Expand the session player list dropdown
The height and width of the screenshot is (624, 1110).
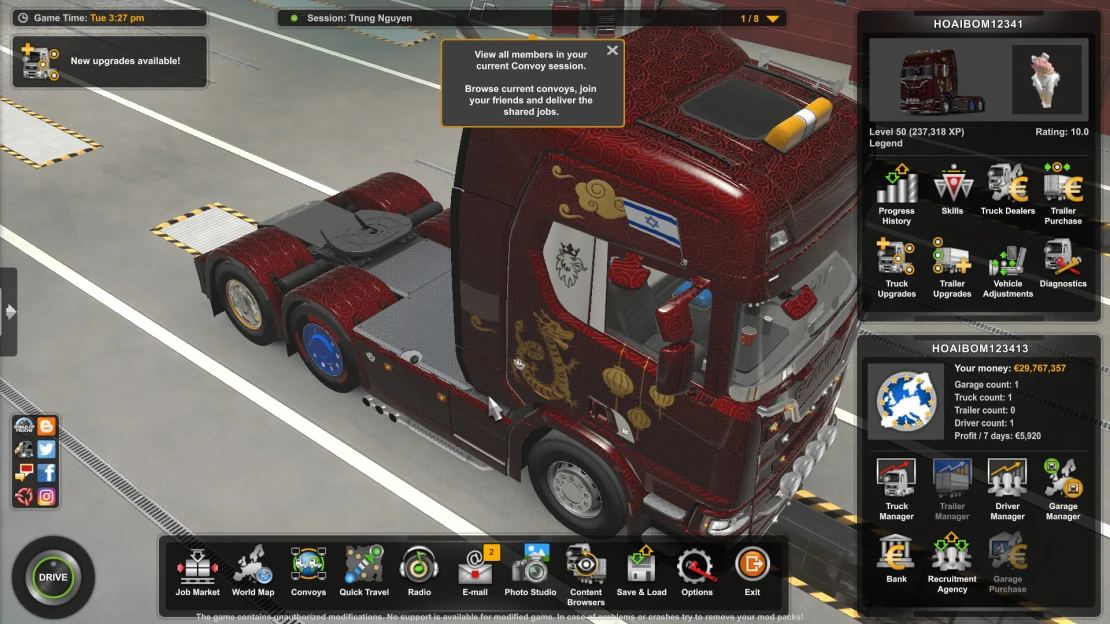click(772, 19)
